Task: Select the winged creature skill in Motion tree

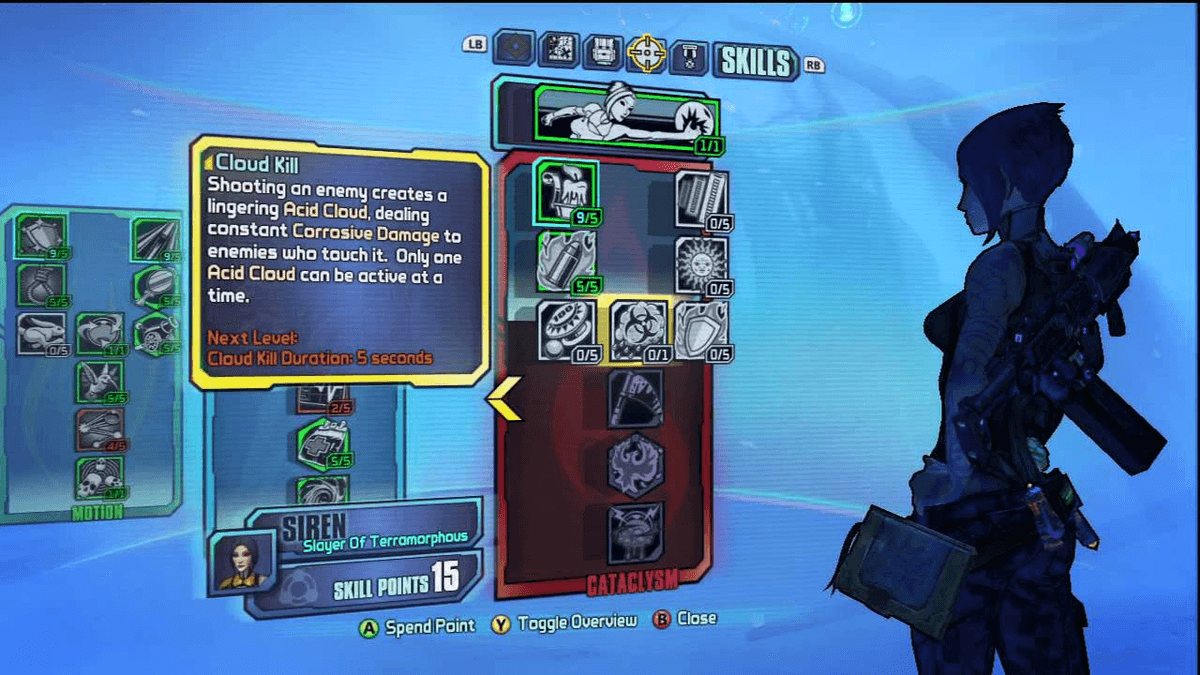Action: point(100,382)
